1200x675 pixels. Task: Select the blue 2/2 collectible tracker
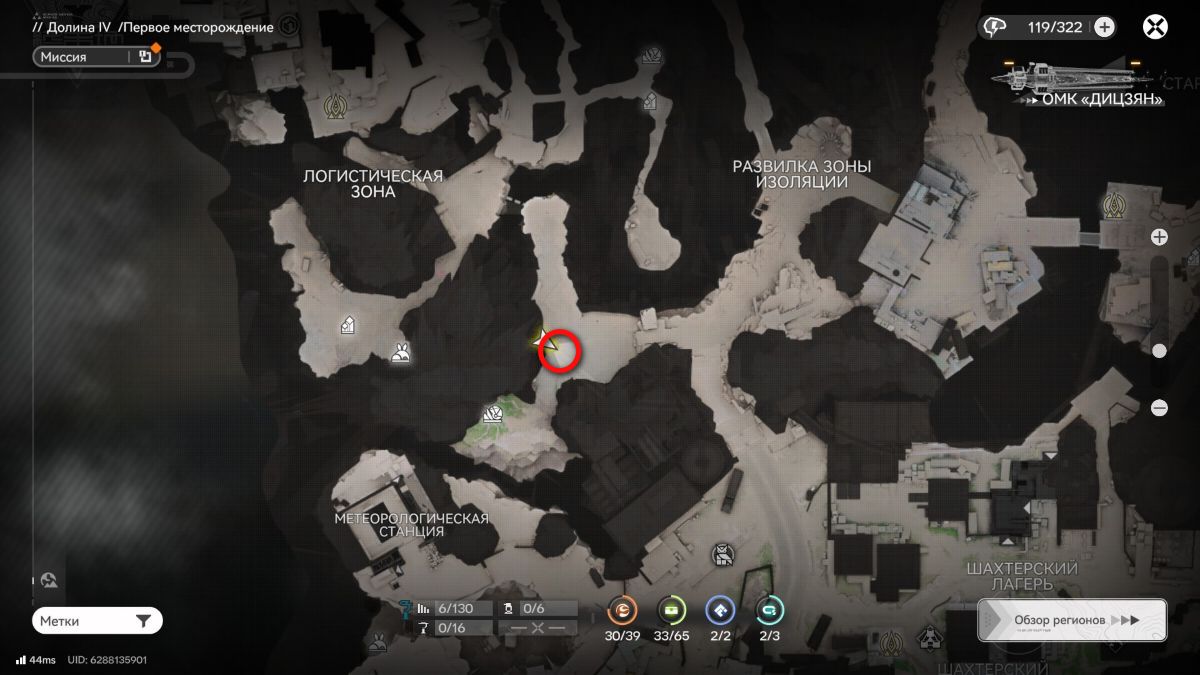720,610
